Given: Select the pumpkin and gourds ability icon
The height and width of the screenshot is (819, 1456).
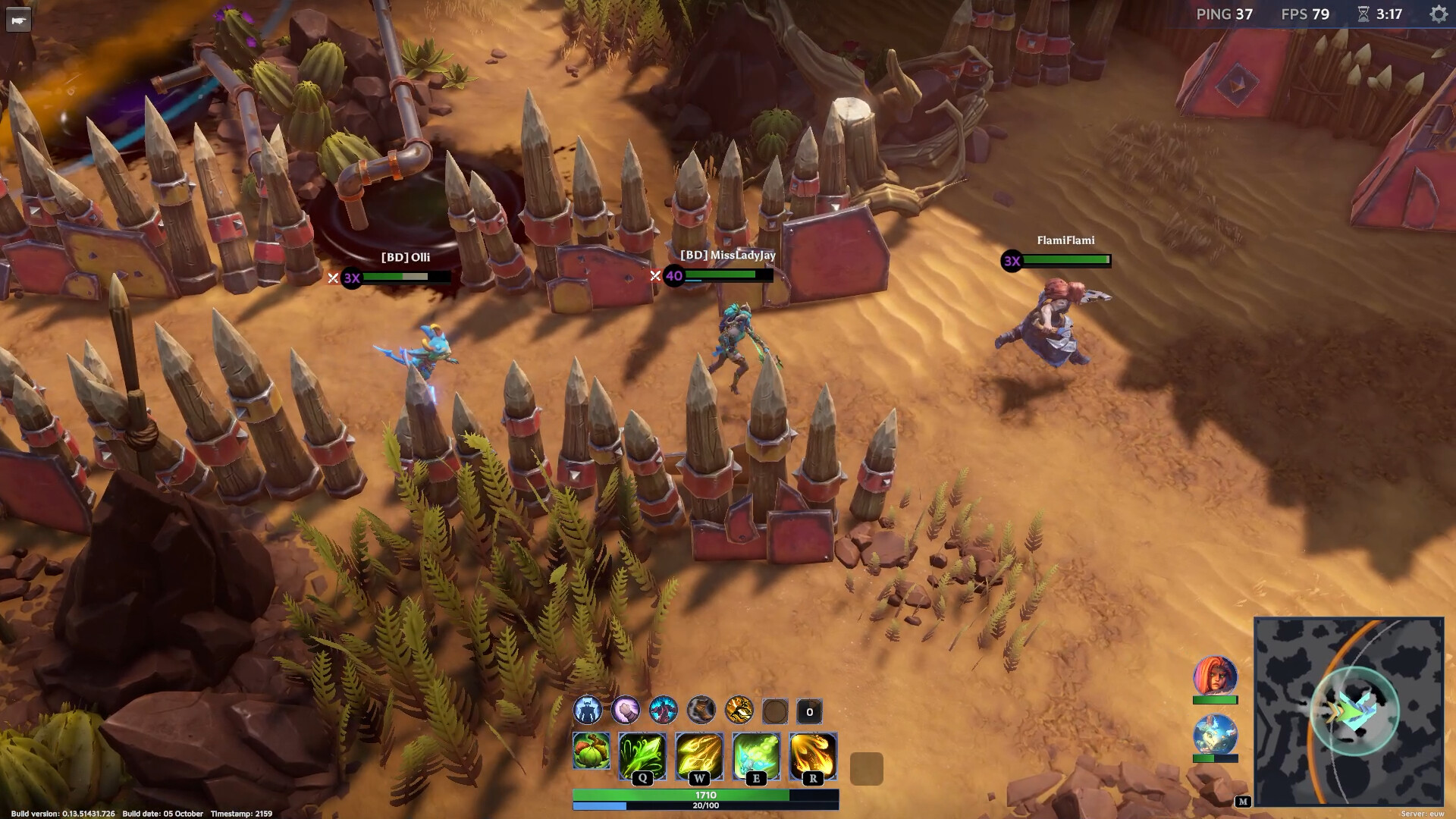Looking at the screenshot, I should click(x=591, y=751).
